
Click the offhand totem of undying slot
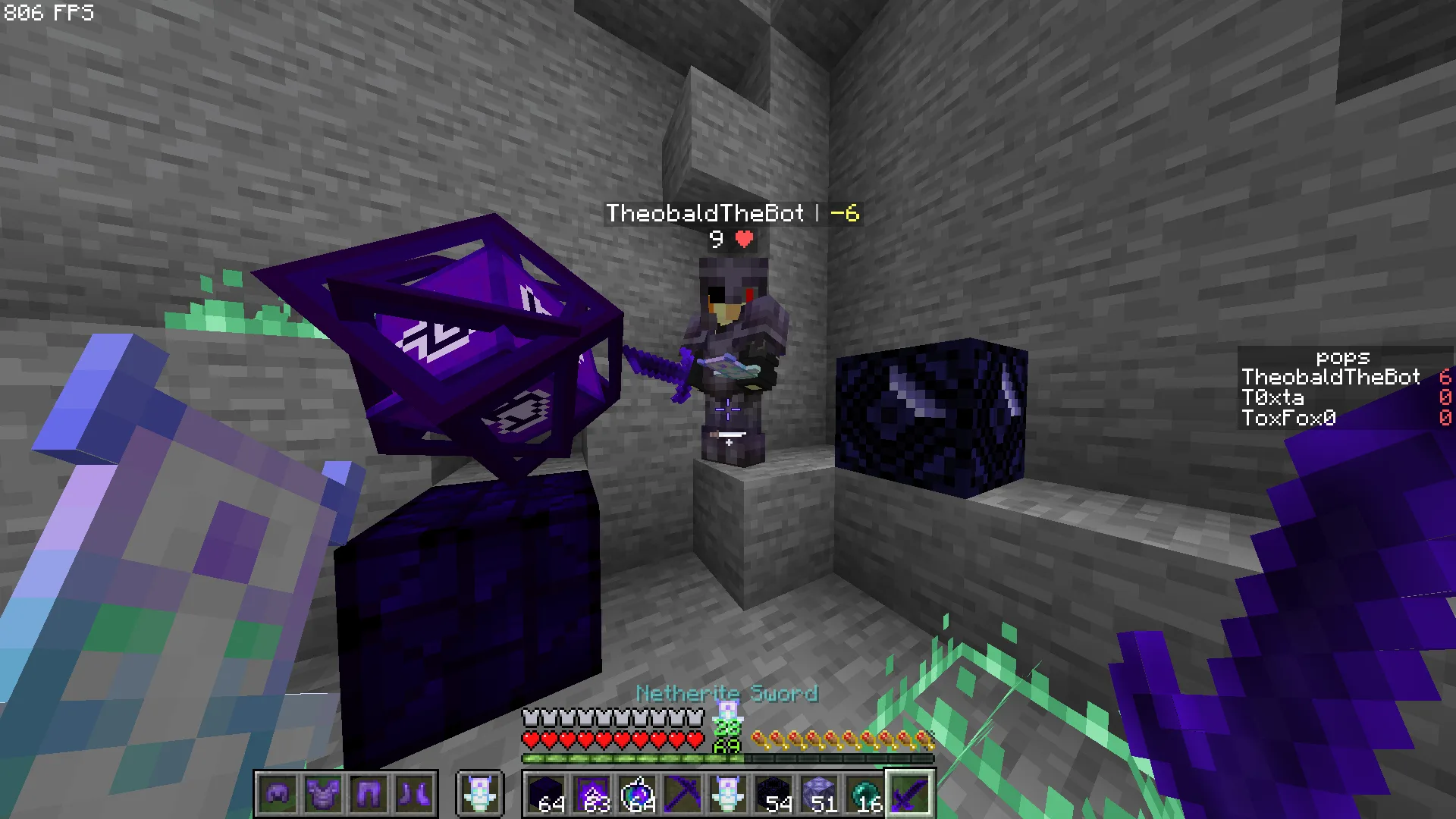479,794
